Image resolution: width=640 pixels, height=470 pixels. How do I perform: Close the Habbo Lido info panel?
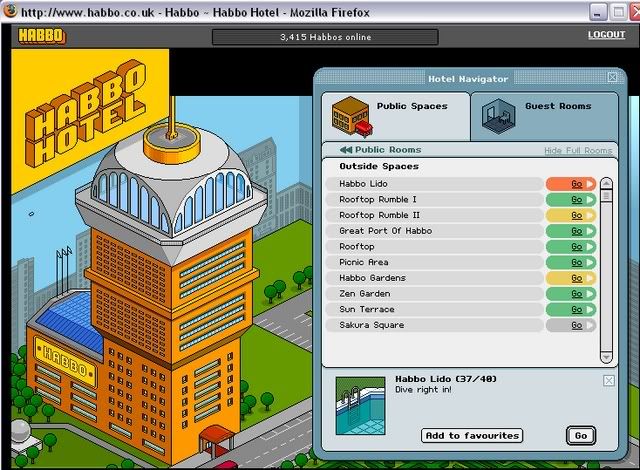(x=609, y=381)
